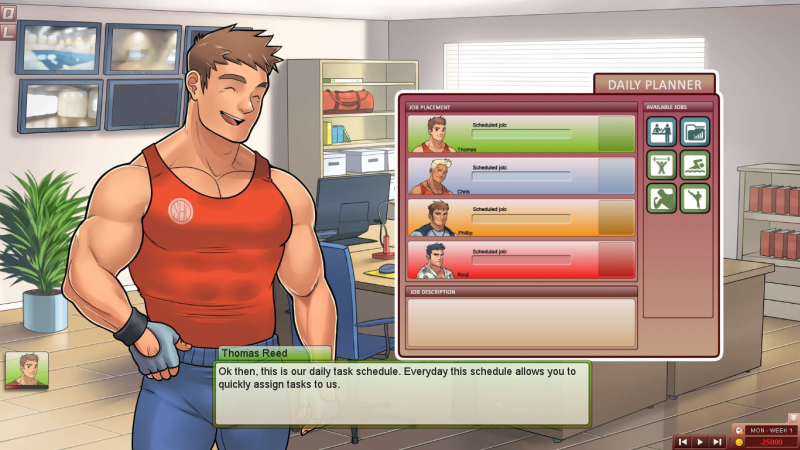Advance the Thomas Reed dialogue box
Viewport: 800px width, 450px height.
pyautogui.click(x=401, y=392)
